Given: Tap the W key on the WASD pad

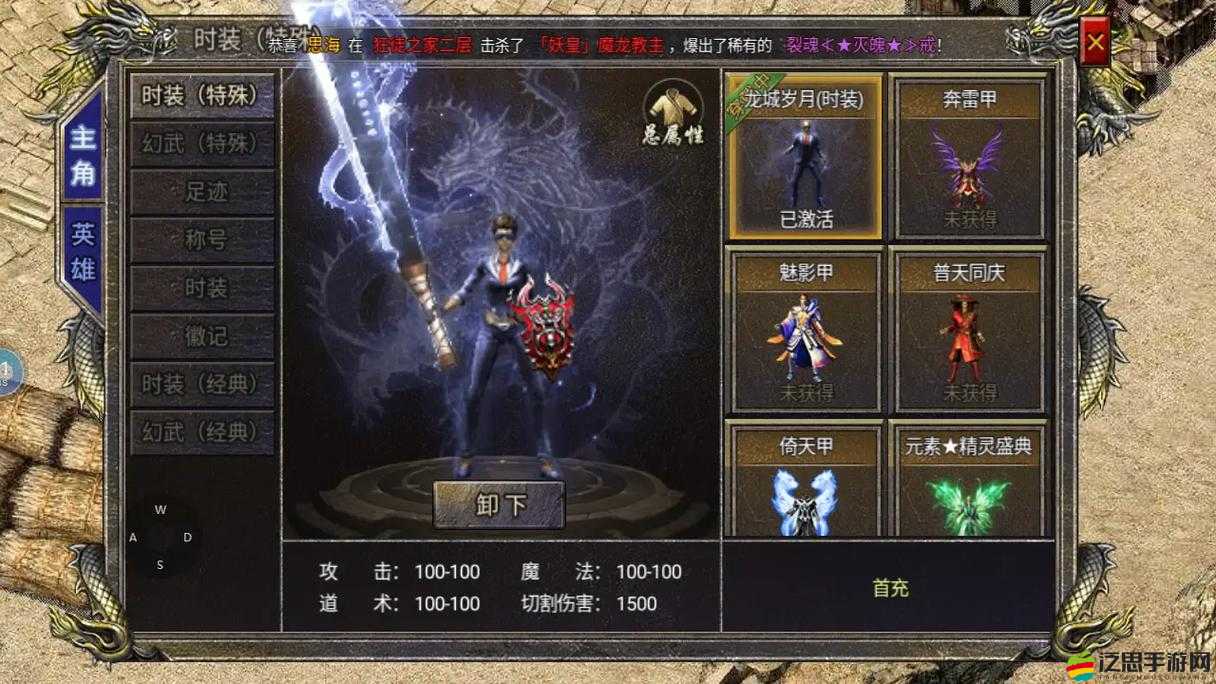Looking at the screenshot, I should tap(160, 510).
